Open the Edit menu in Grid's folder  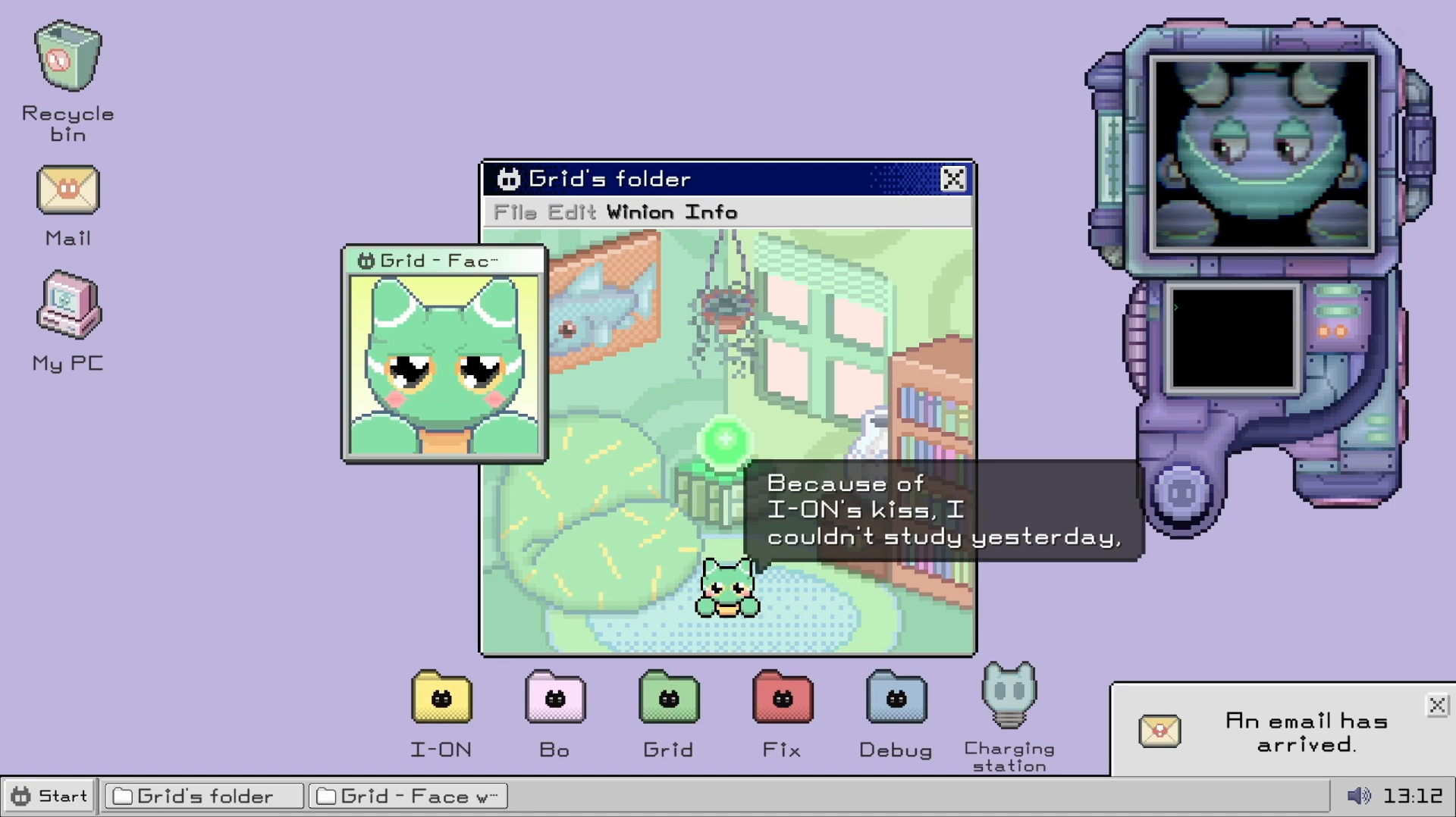click(x=572, y=212)
